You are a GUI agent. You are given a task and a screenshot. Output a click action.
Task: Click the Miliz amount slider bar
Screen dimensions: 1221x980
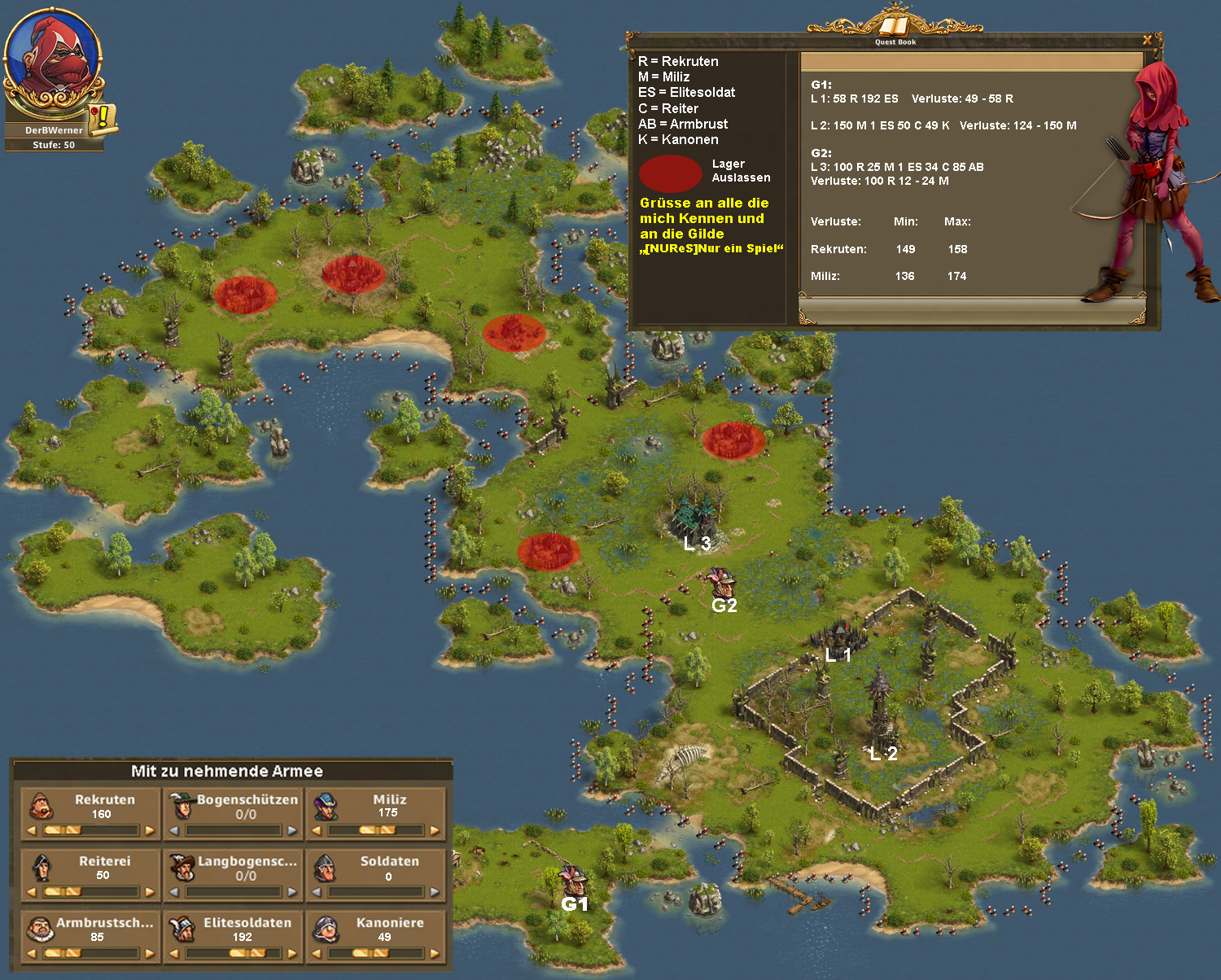(x=375, y=831)
